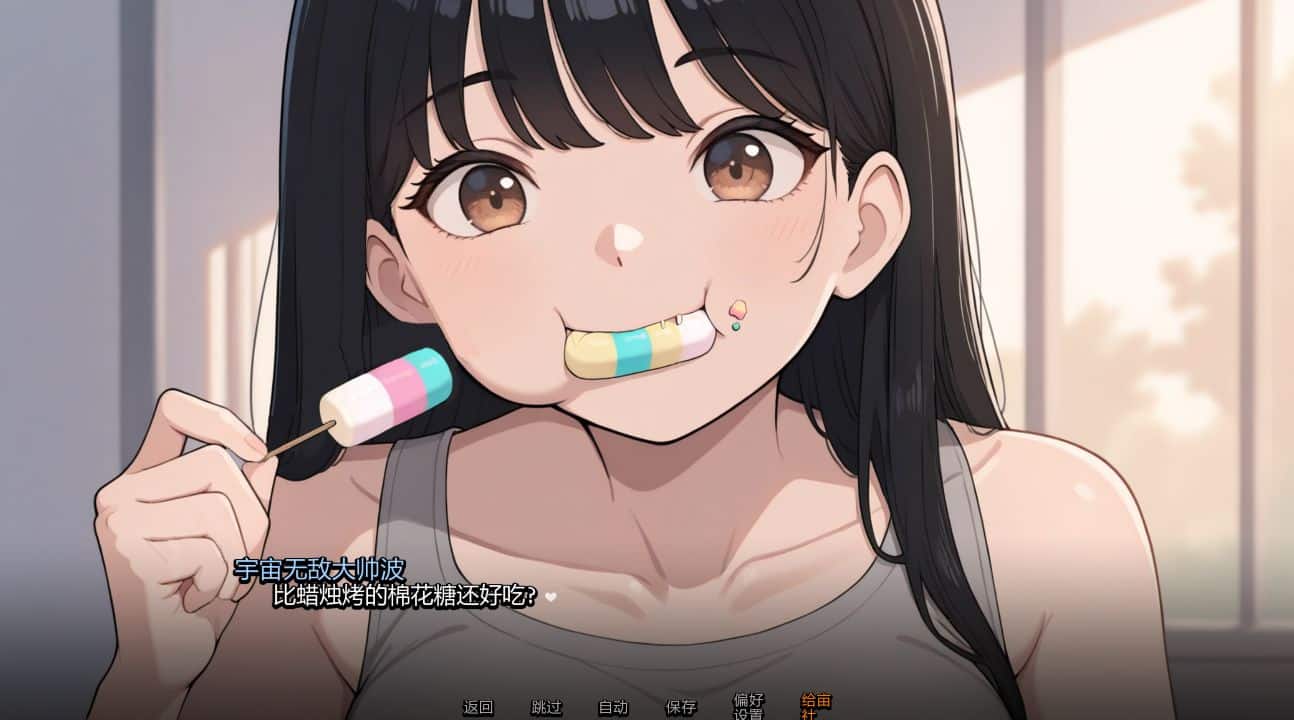Click the small piercing studs on her chin
The height and width of the screenshot is (720, 1294).
coord(737,317)
